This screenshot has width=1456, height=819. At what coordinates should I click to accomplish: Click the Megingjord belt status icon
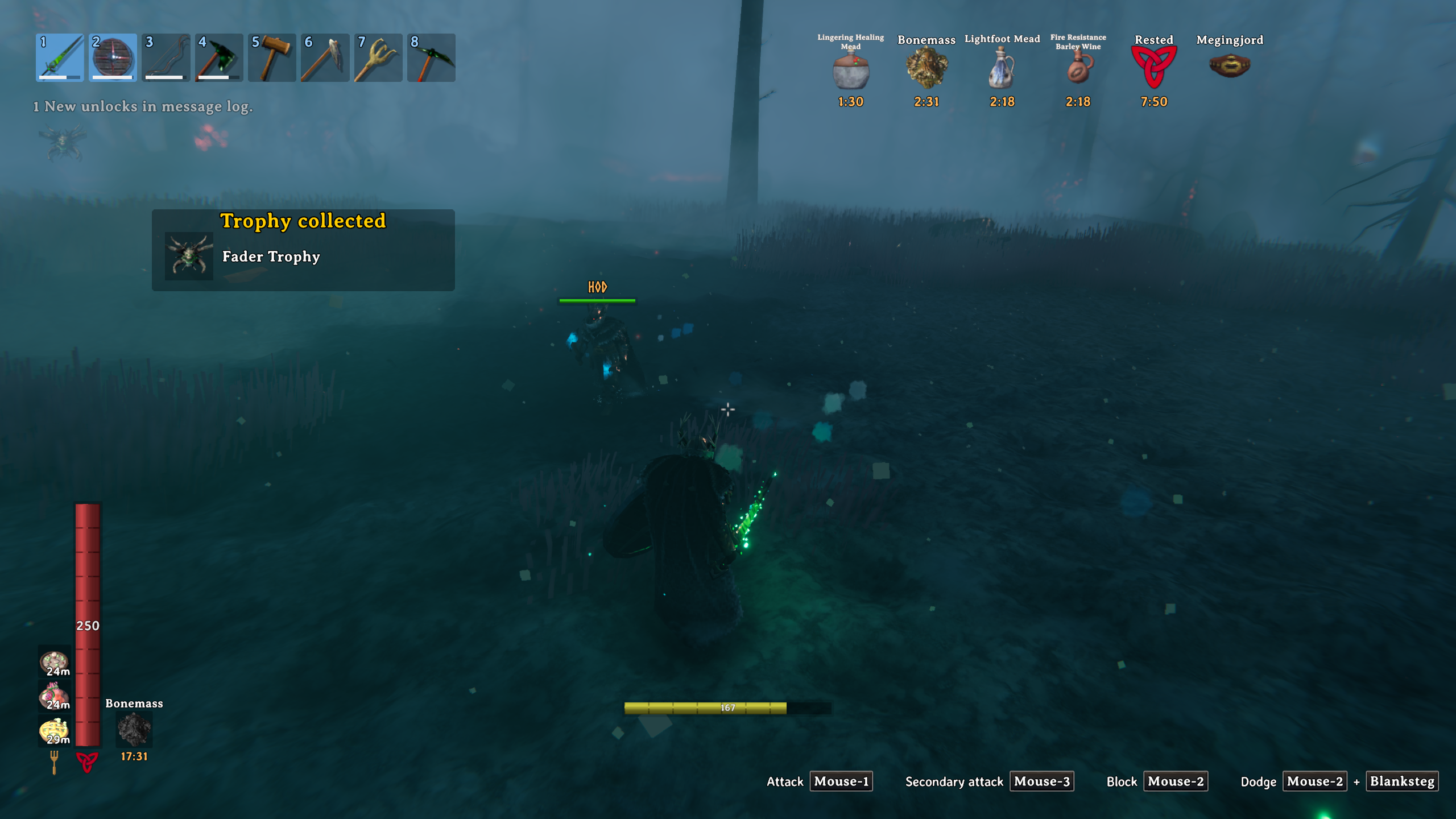(x=1229, y=65)
